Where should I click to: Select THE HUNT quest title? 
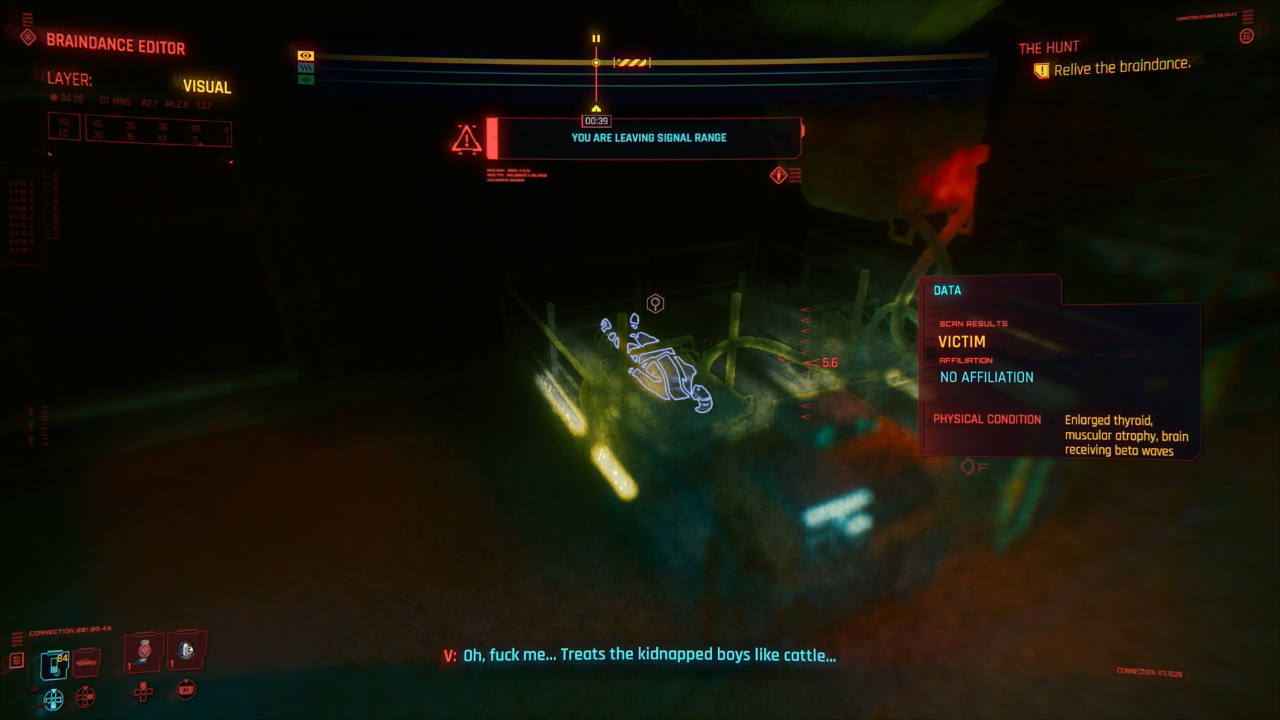[1048, 47]
